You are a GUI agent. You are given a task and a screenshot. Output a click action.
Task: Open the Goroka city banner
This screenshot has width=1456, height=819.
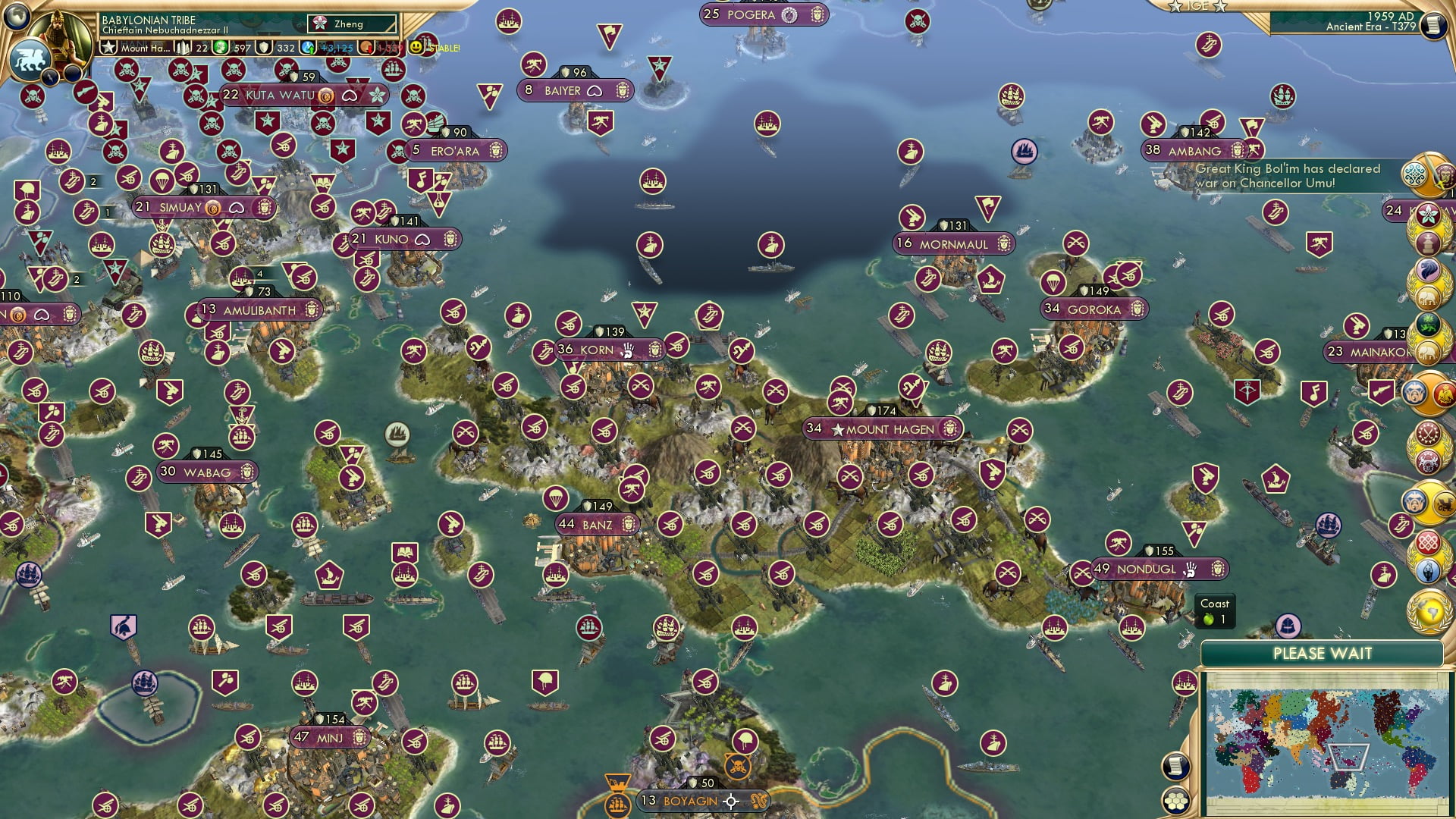click(x=1094, y=309)
